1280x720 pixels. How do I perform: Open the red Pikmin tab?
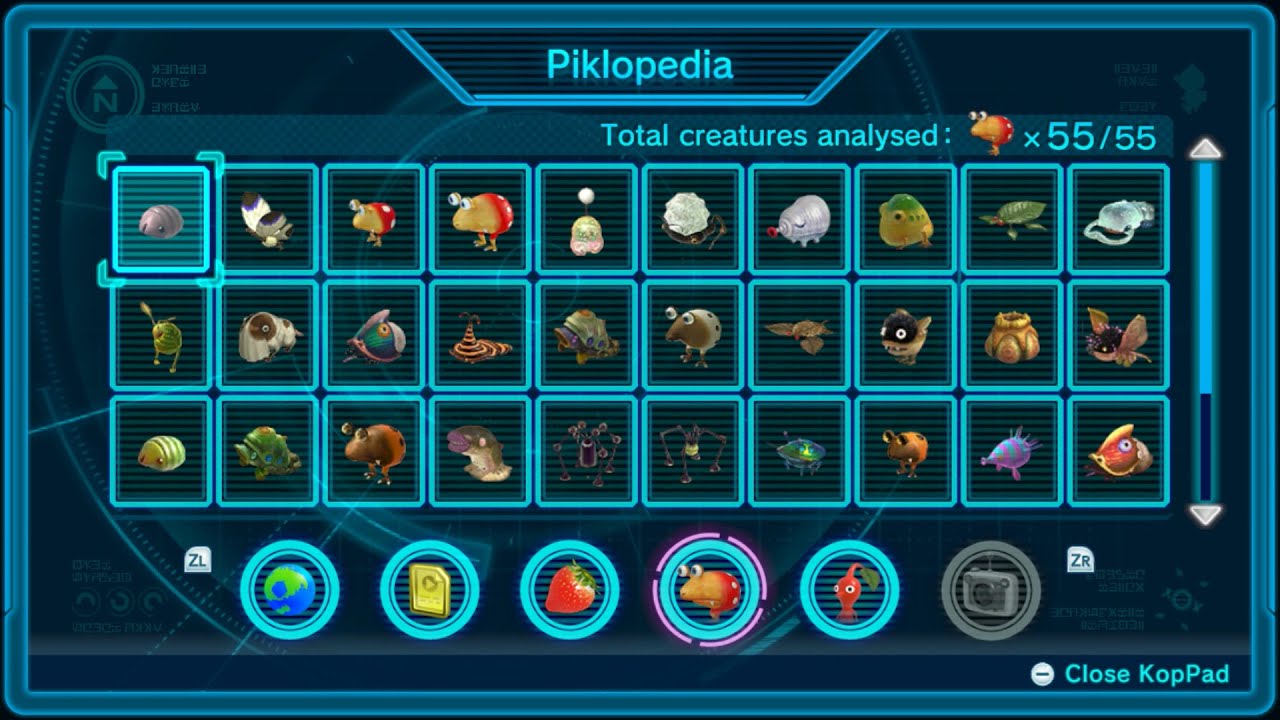[850, 590]
